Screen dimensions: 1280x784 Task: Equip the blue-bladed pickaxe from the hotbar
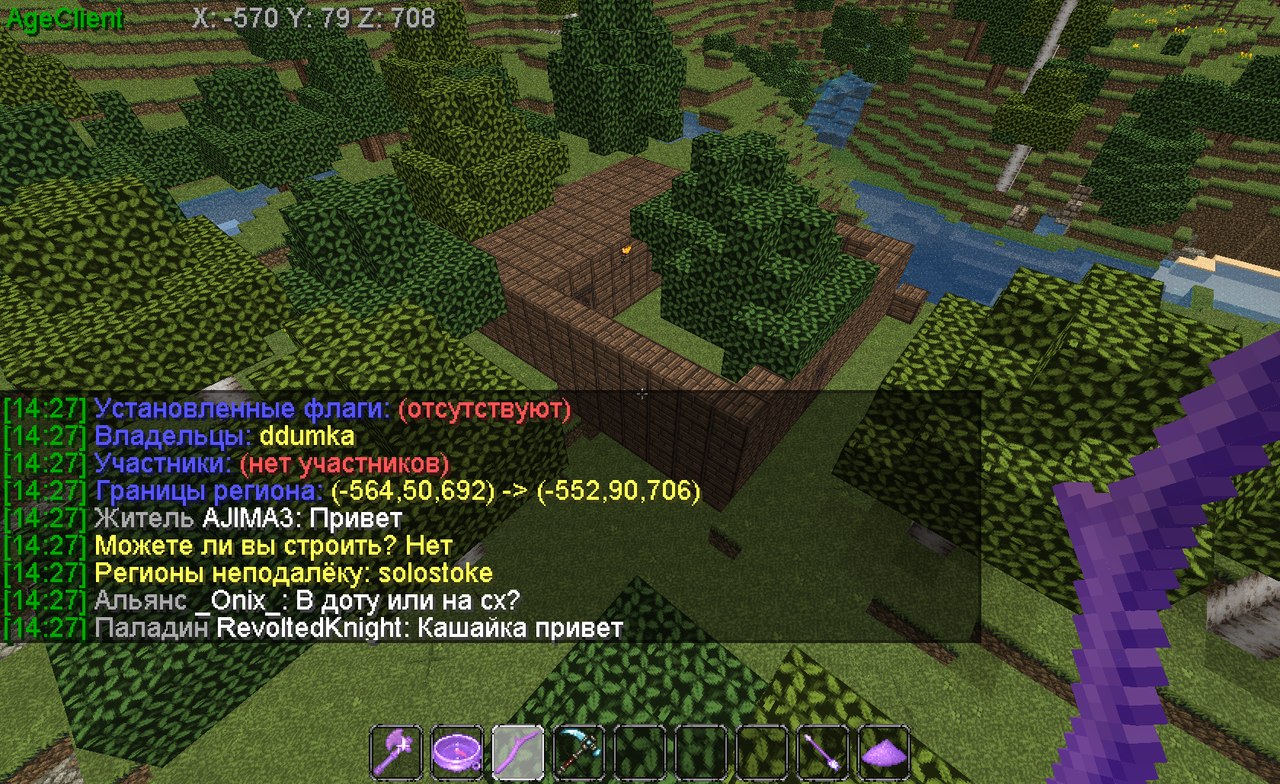(579, 750)
